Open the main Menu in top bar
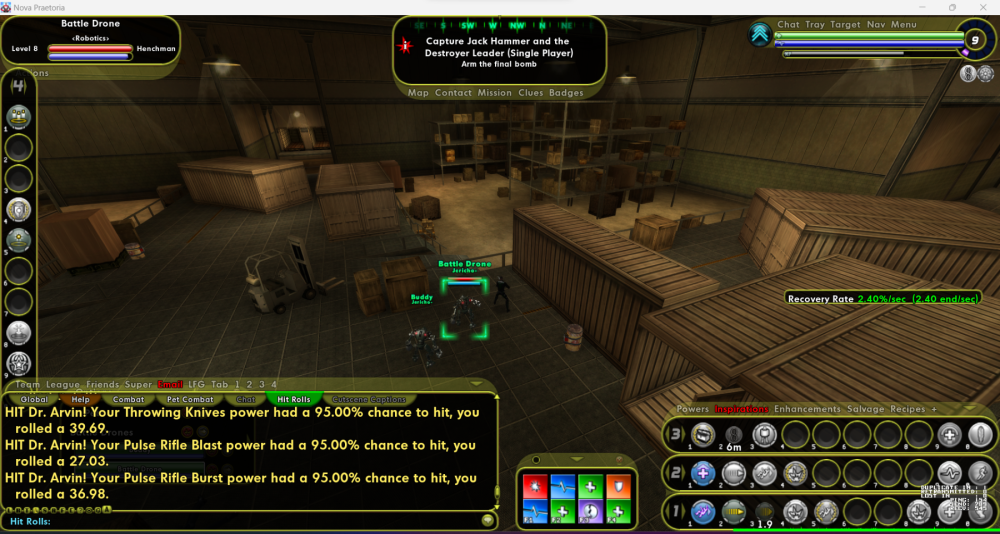The height and width of the screenshot is (534, 1000). (904, 25)
